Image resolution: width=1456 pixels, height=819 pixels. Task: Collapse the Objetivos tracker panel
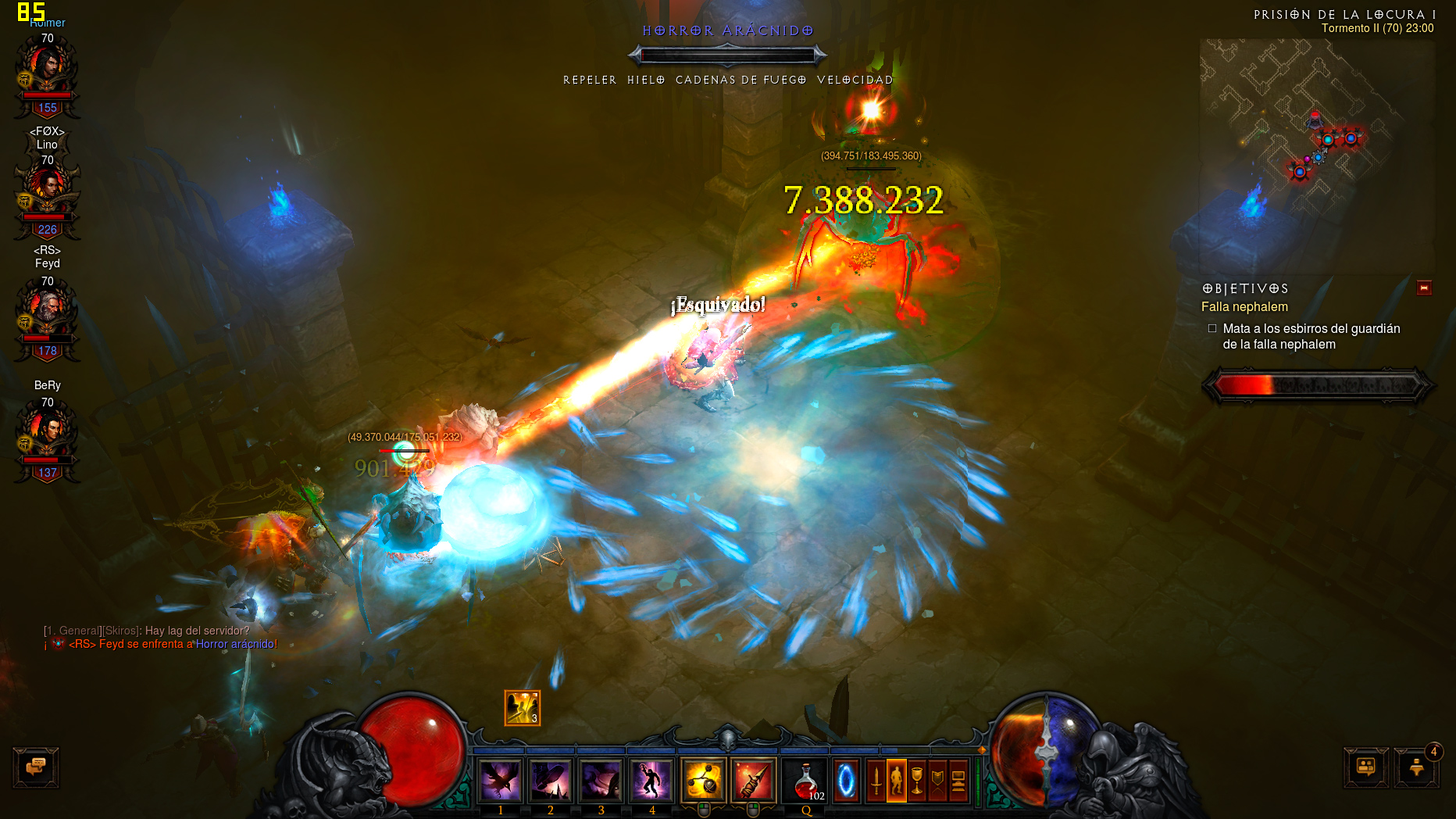1424,288
